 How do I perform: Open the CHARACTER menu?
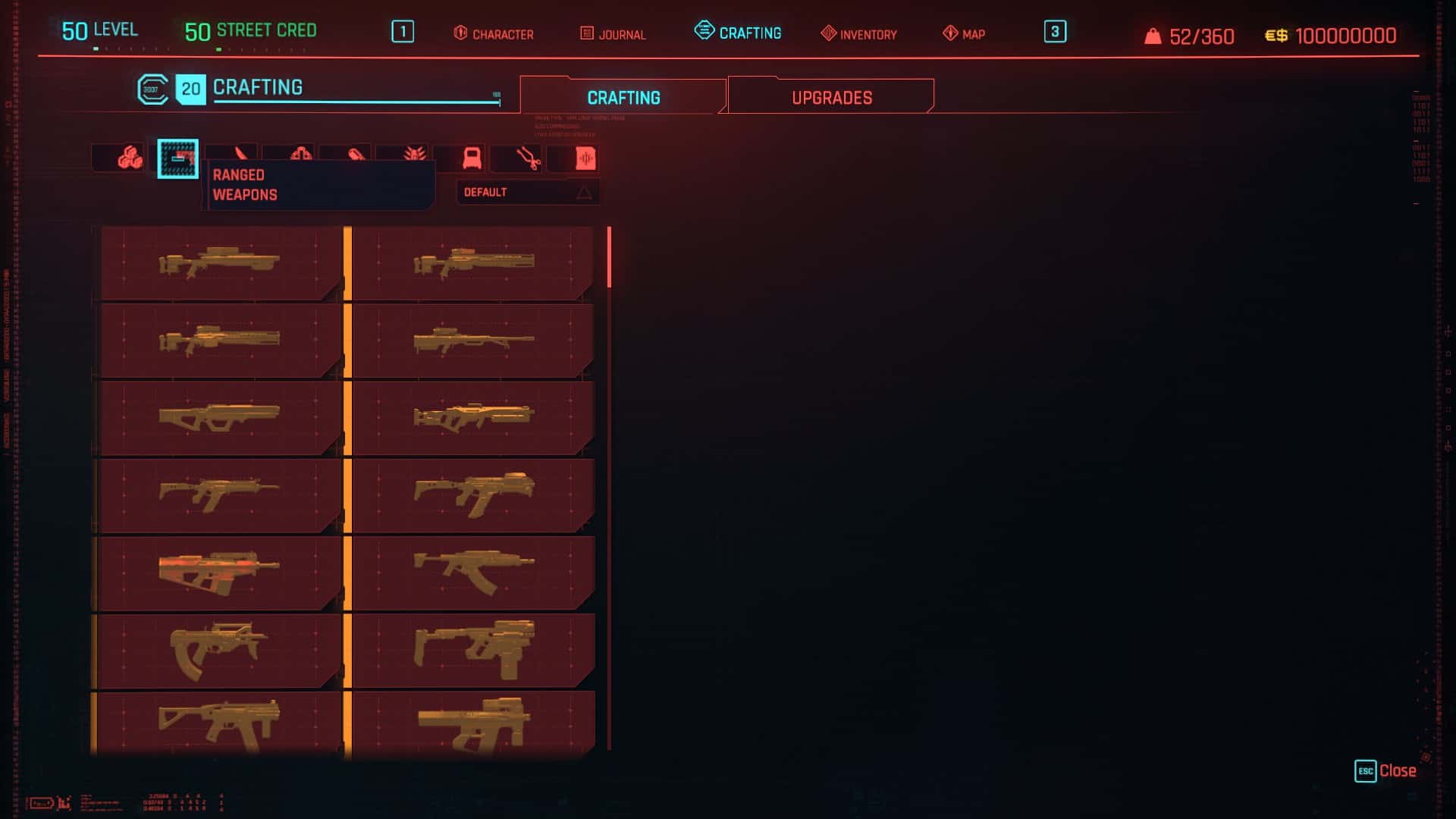494,34
